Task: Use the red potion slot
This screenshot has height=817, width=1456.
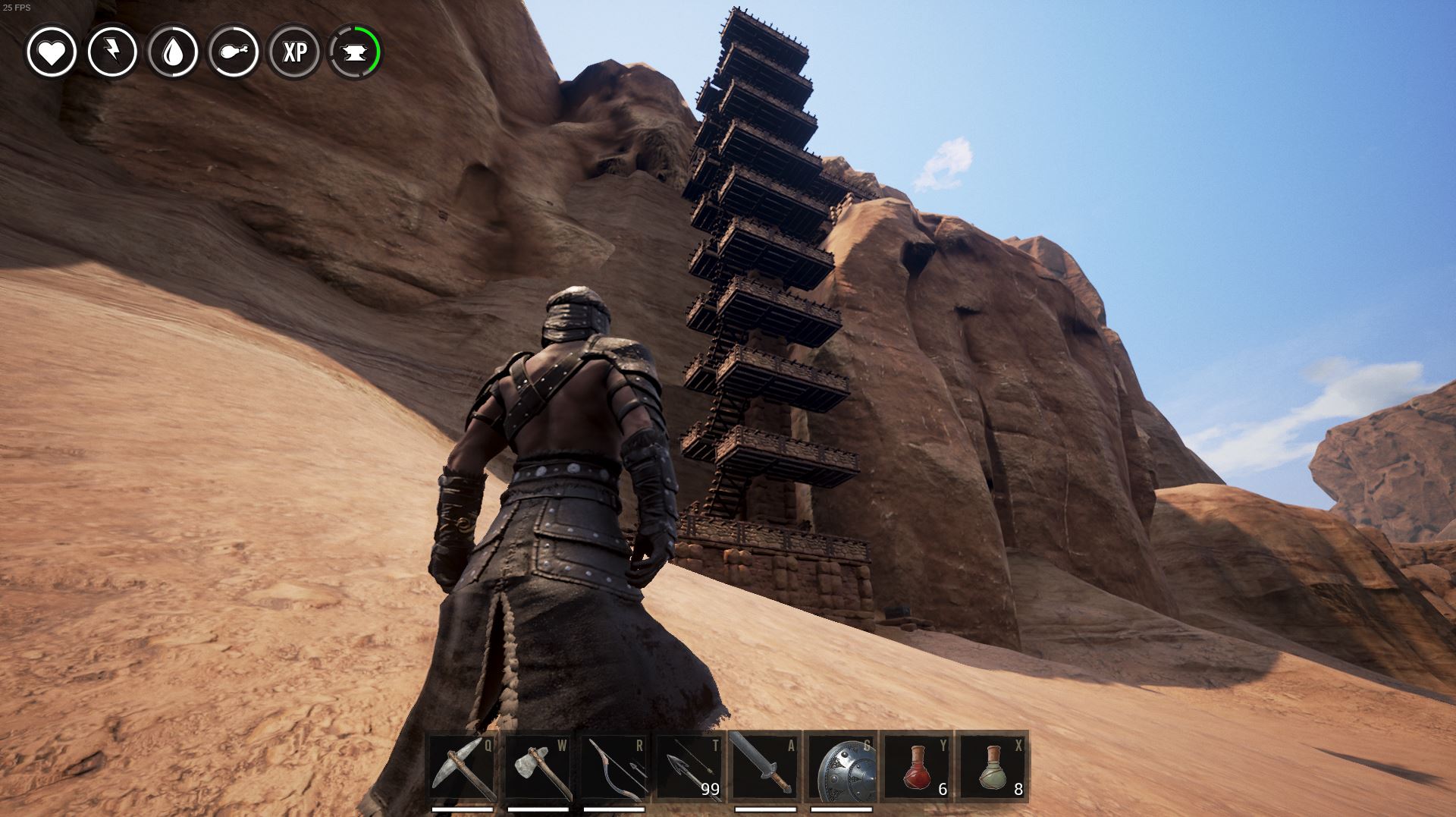Action: click(x=916, y=768)
